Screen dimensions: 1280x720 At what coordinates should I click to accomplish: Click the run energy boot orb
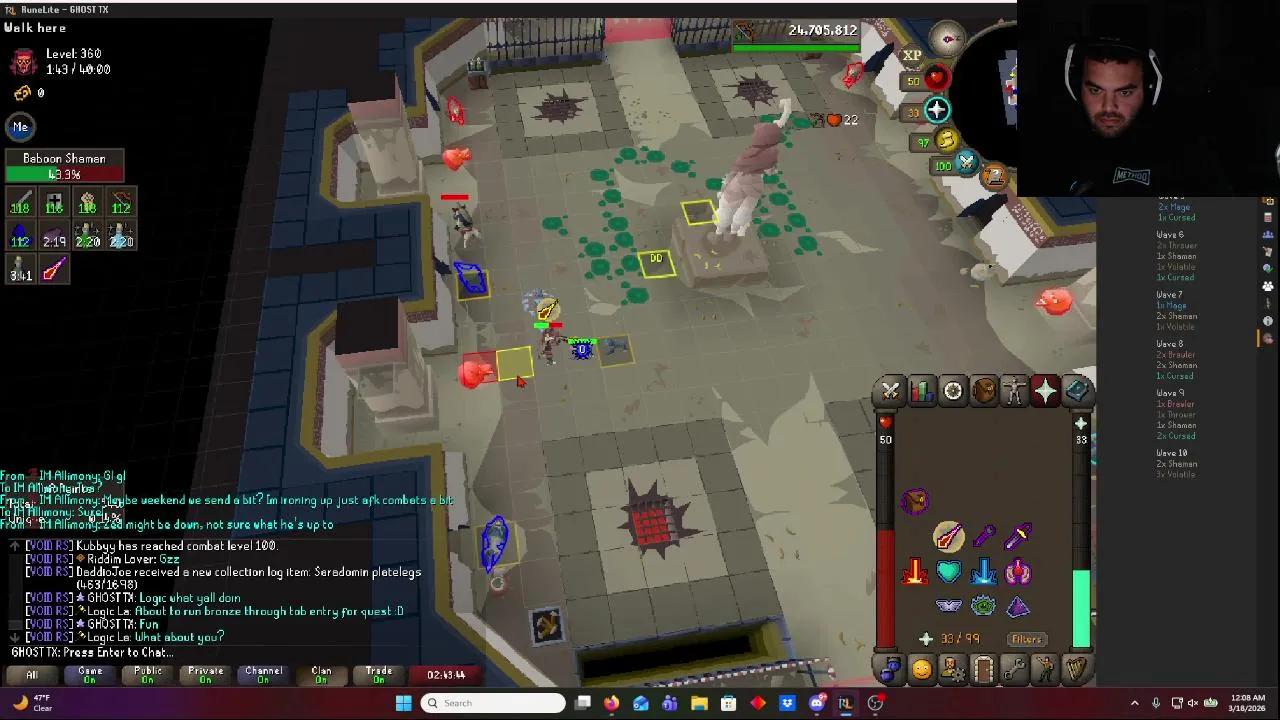[948, 141]
